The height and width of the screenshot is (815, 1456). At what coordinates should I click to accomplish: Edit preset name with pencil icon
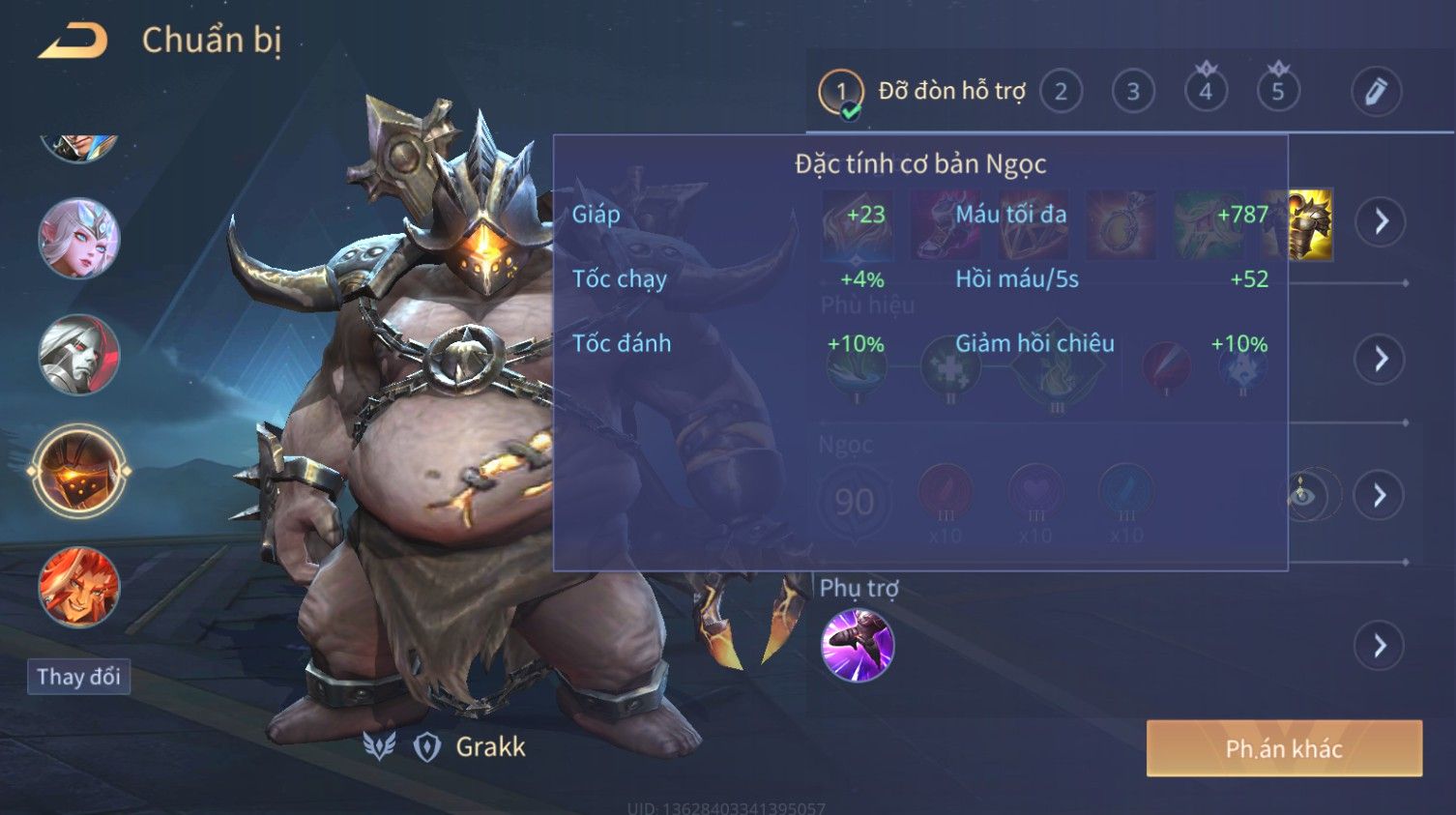[x=1376, y=92]
